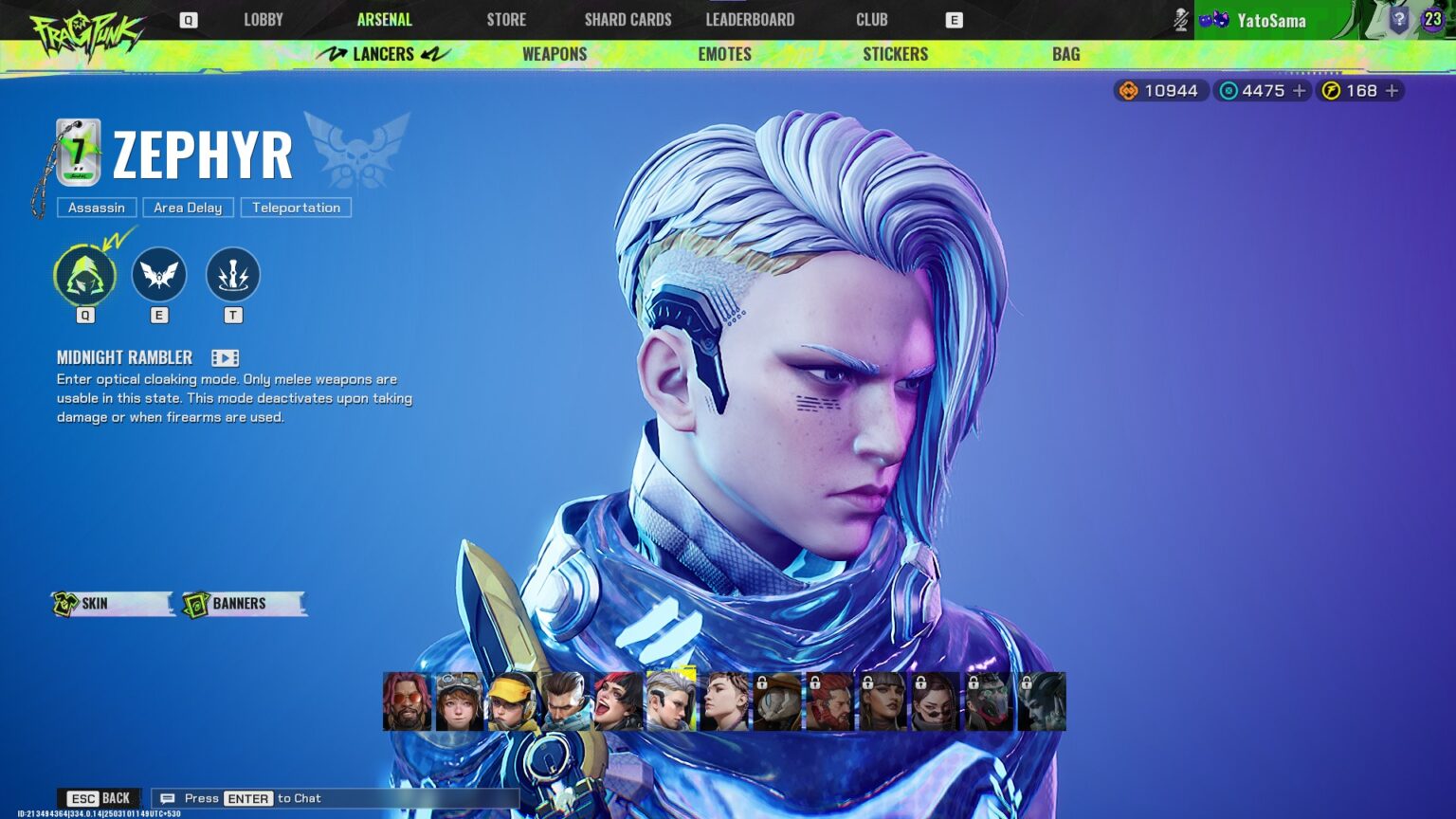Open the Leaderboard tab
The height and width of the screenshot is (819, 1456).
pyautogui.click(x=750, y=20)
